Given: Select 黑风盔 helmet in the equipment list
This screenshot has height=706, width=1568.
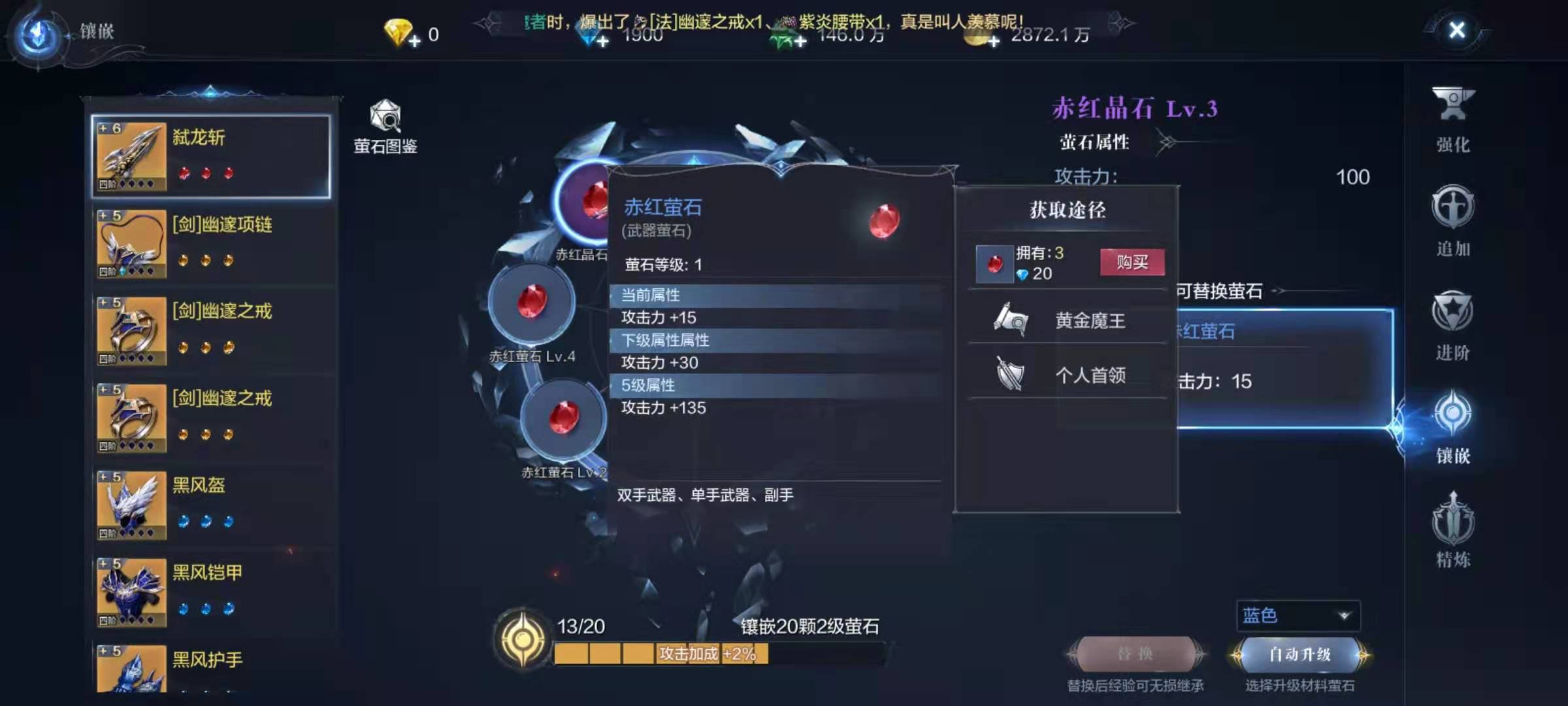Looking at the screenshot, I should (209, 503).
